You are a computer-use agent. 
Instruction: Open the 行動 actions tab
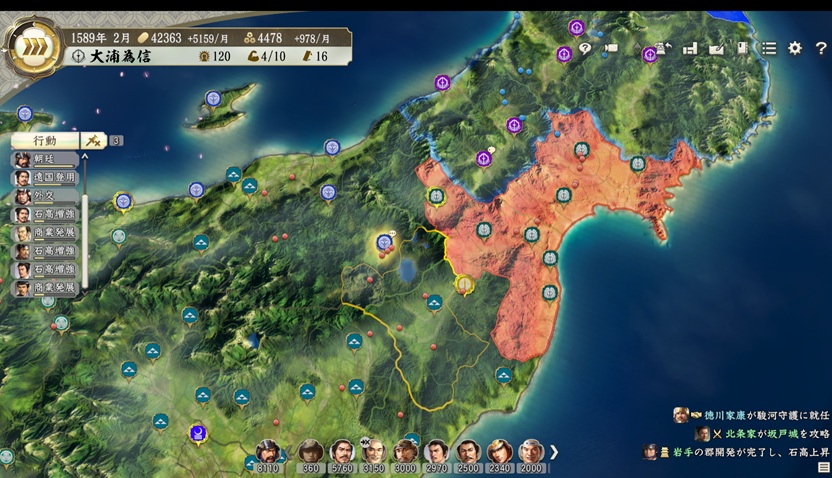point(46,141)
